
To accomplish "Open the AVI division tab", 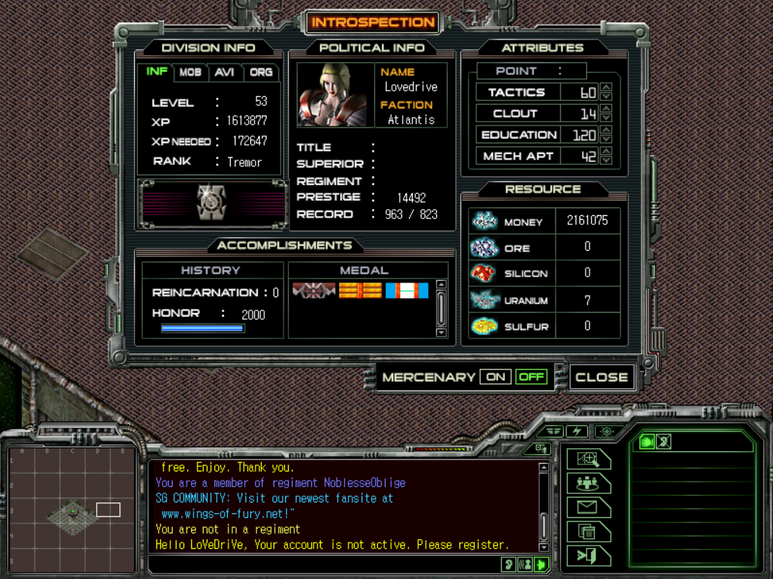I will pos(224,73).
